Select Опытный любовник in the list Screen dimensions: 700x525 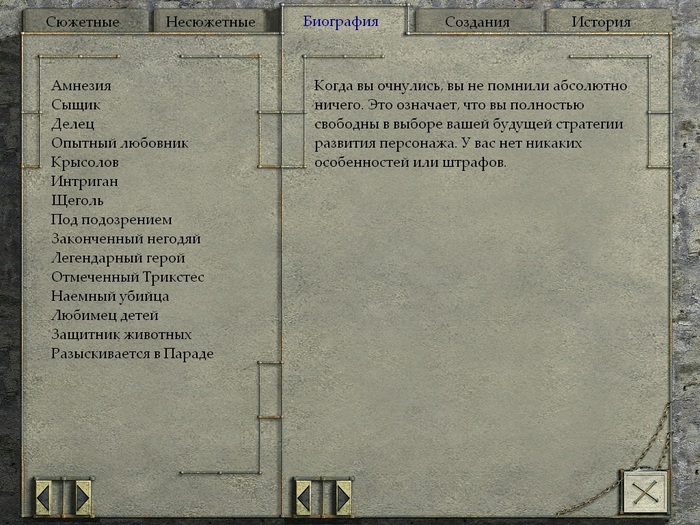coord(120,143)
